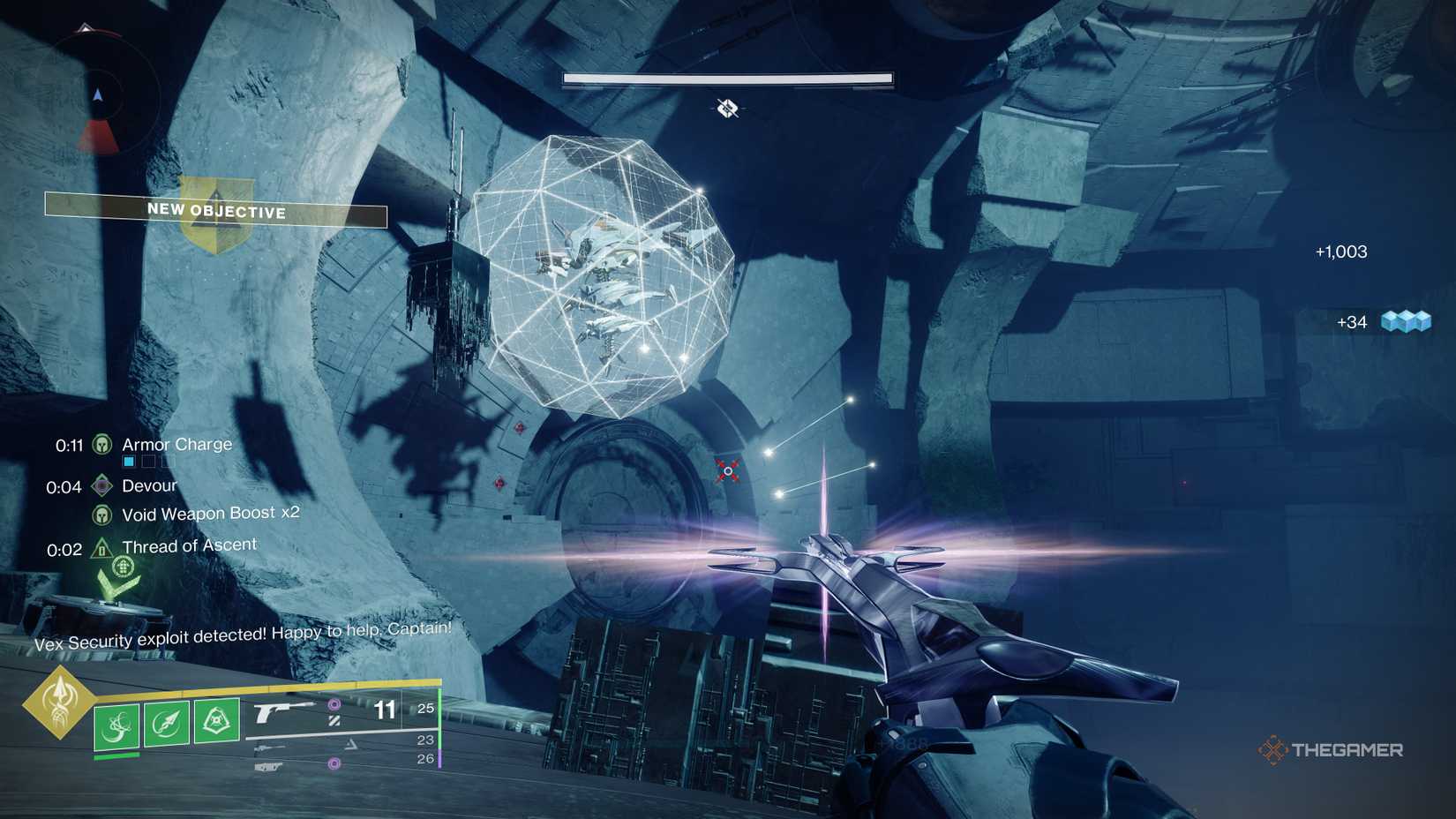Toggle the filled Armor Charge pip
Viewport: 1456px width, 819px height.
128,461
